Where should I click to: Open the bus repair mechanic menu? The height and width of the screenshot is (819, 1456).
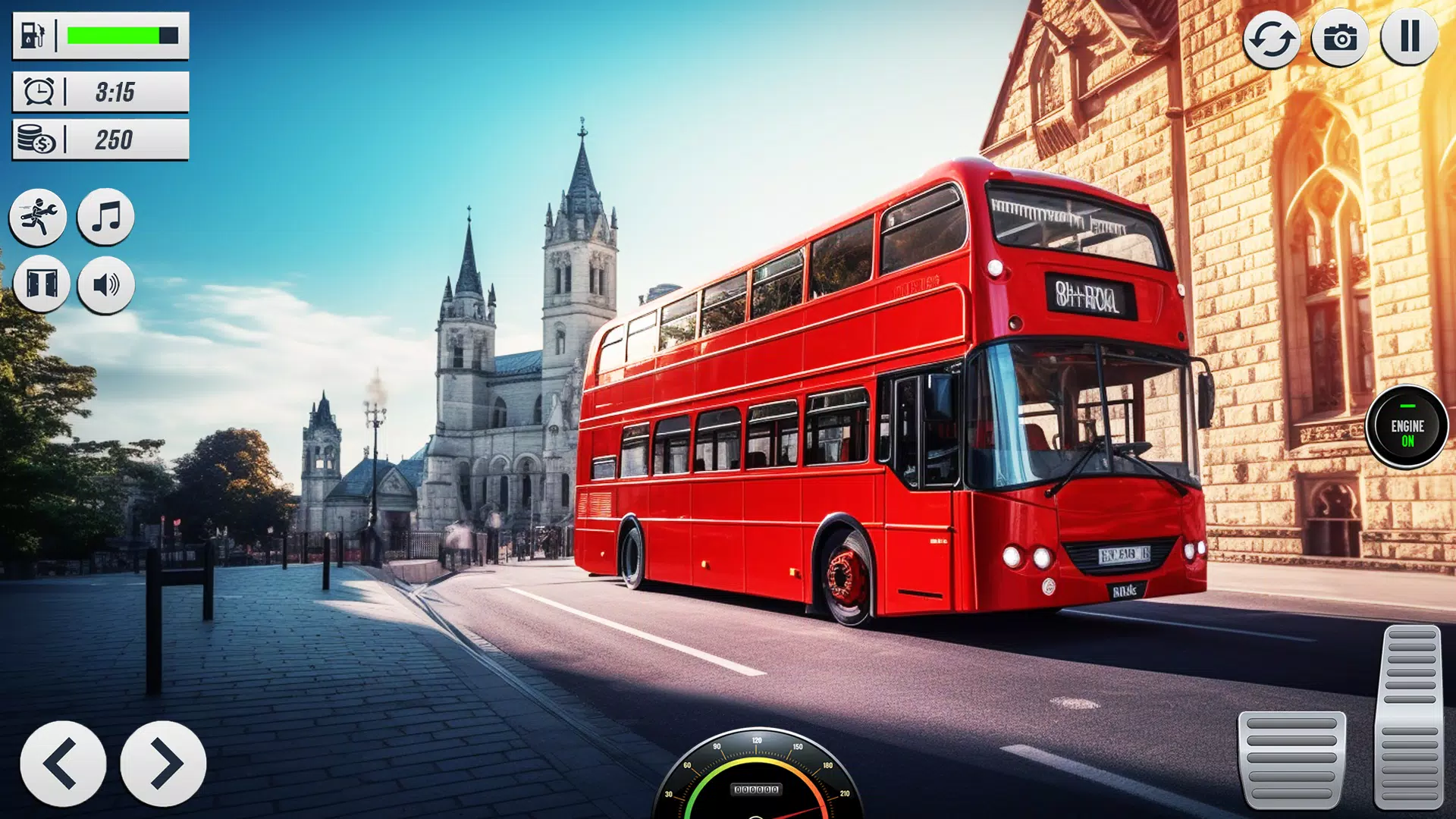pyautogui.click(x=39, y=218)
